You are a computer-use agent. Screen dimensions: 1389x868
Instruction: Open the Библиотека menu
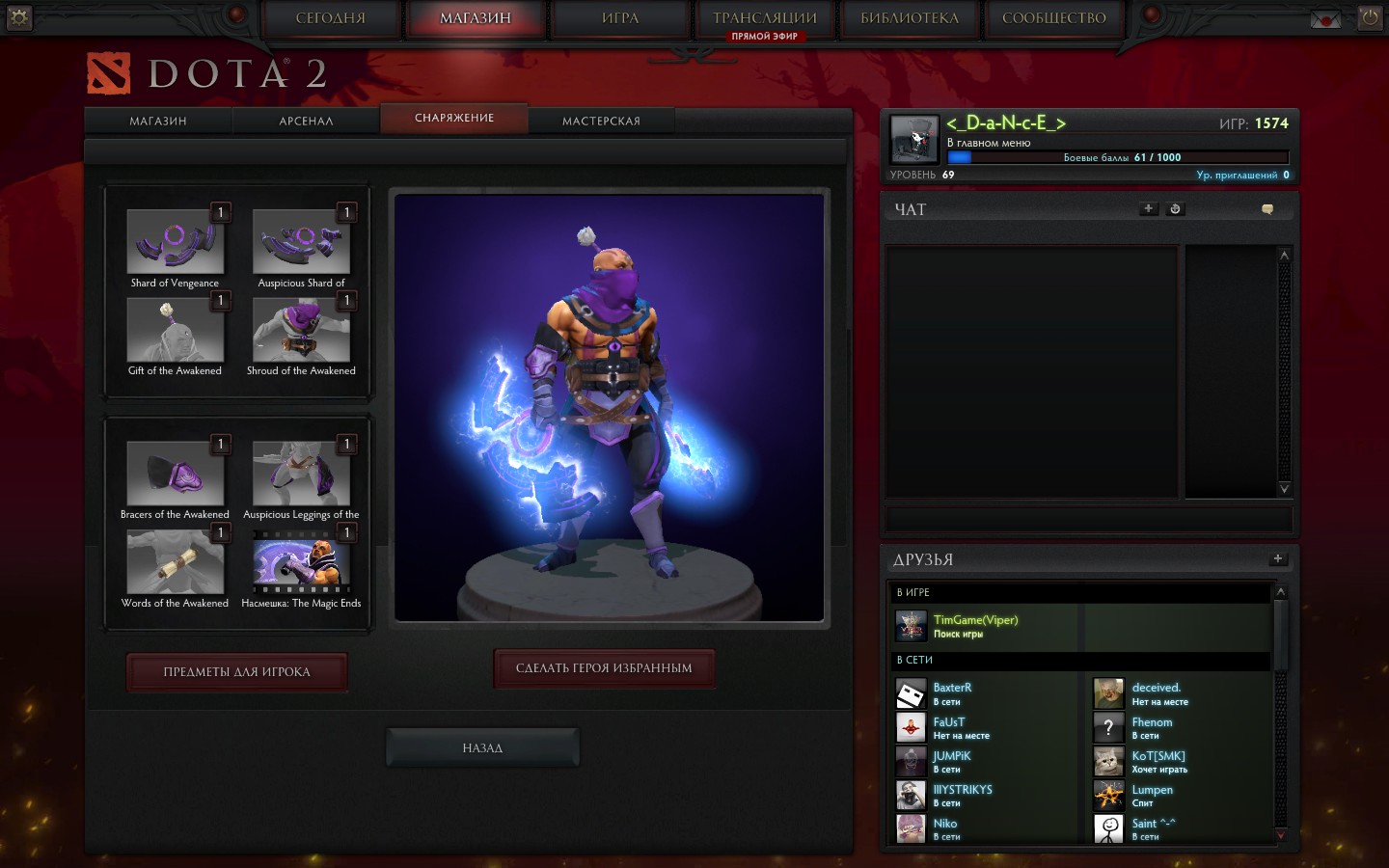pyautogui.click(x=910, y=18)
